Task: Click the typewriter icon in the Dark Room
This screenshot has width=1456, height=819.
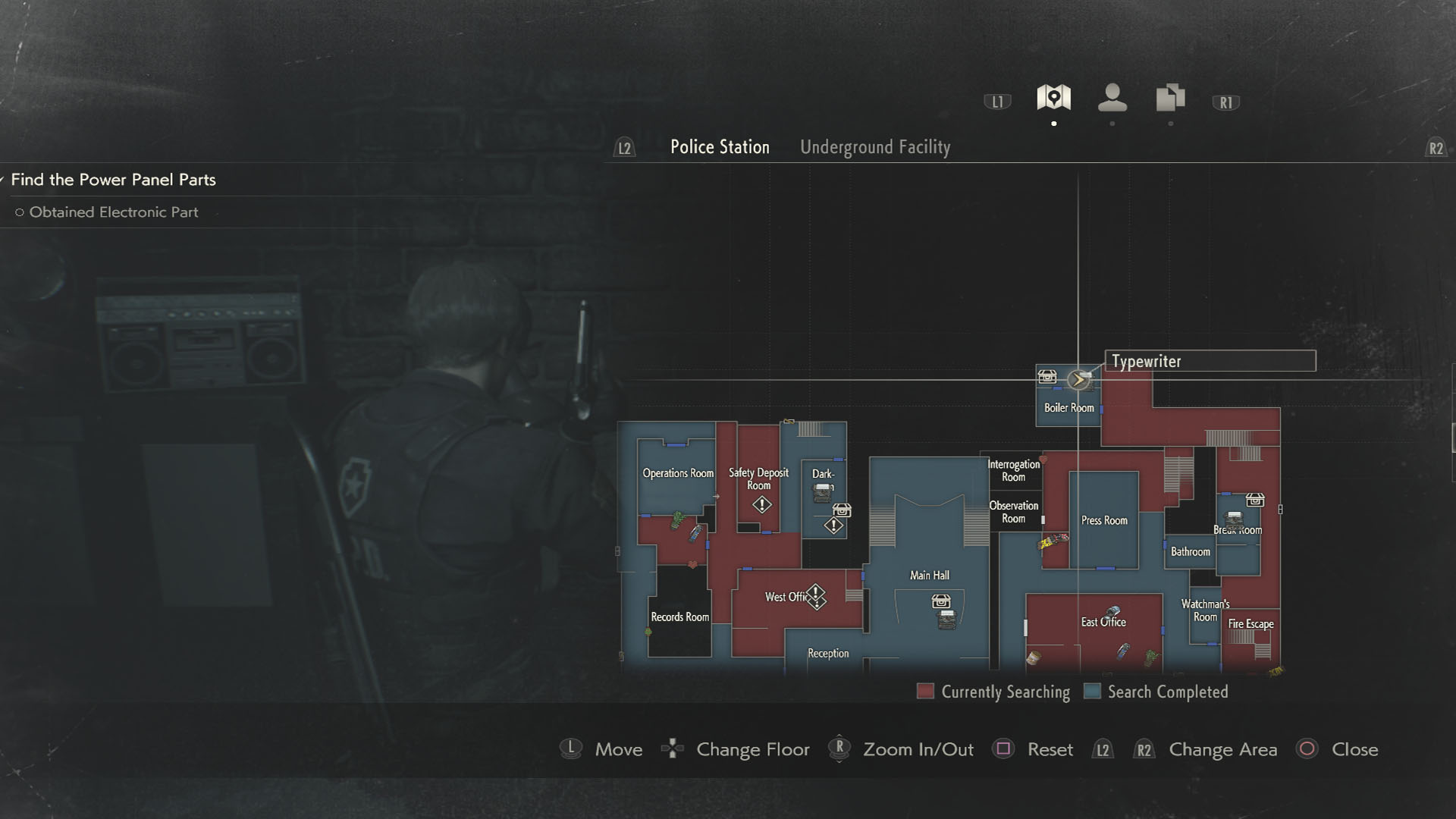Action: tap(823, 494)
